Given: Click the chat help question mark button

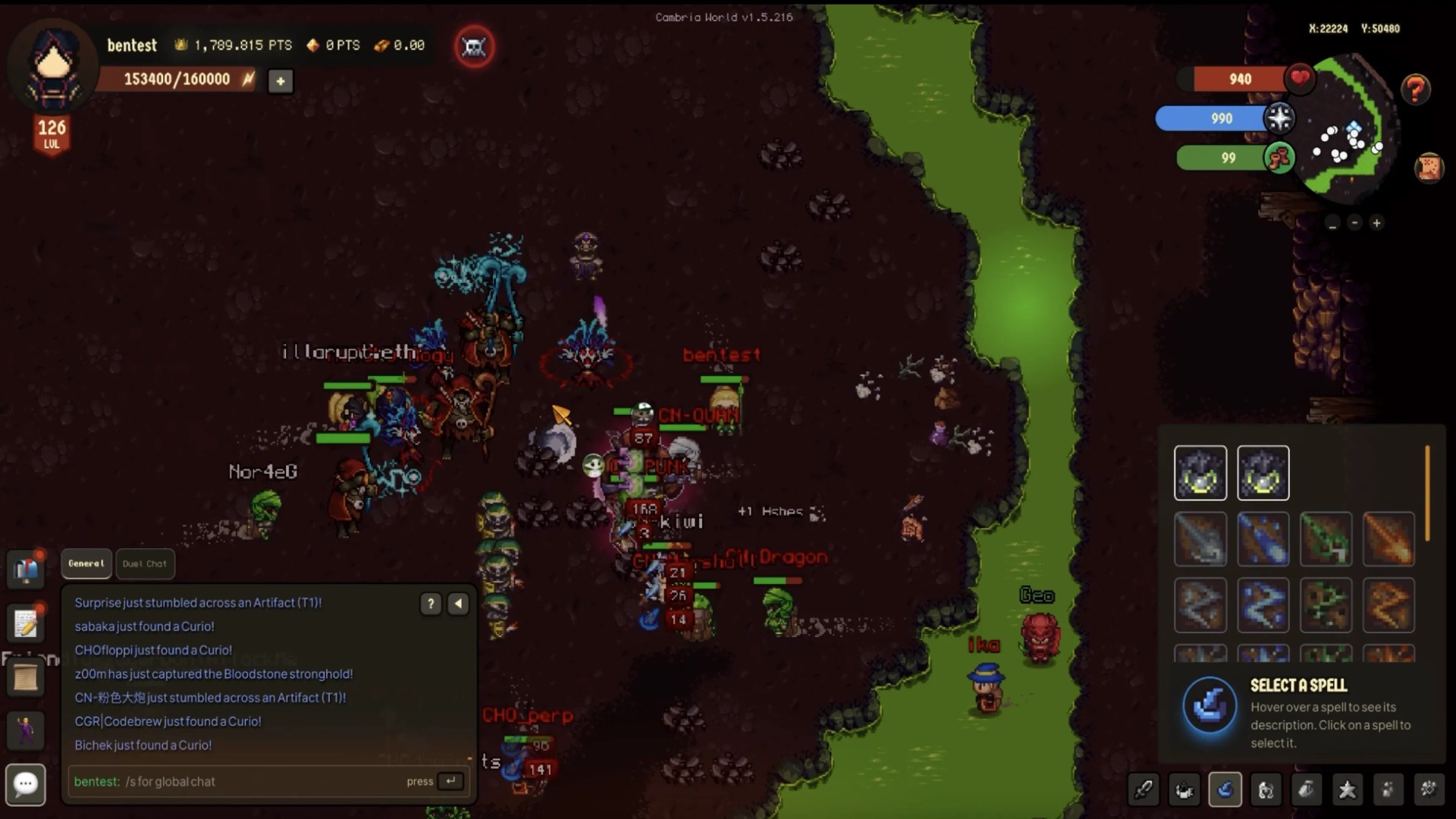Looking at the screenshot, I should coord(431,604).
